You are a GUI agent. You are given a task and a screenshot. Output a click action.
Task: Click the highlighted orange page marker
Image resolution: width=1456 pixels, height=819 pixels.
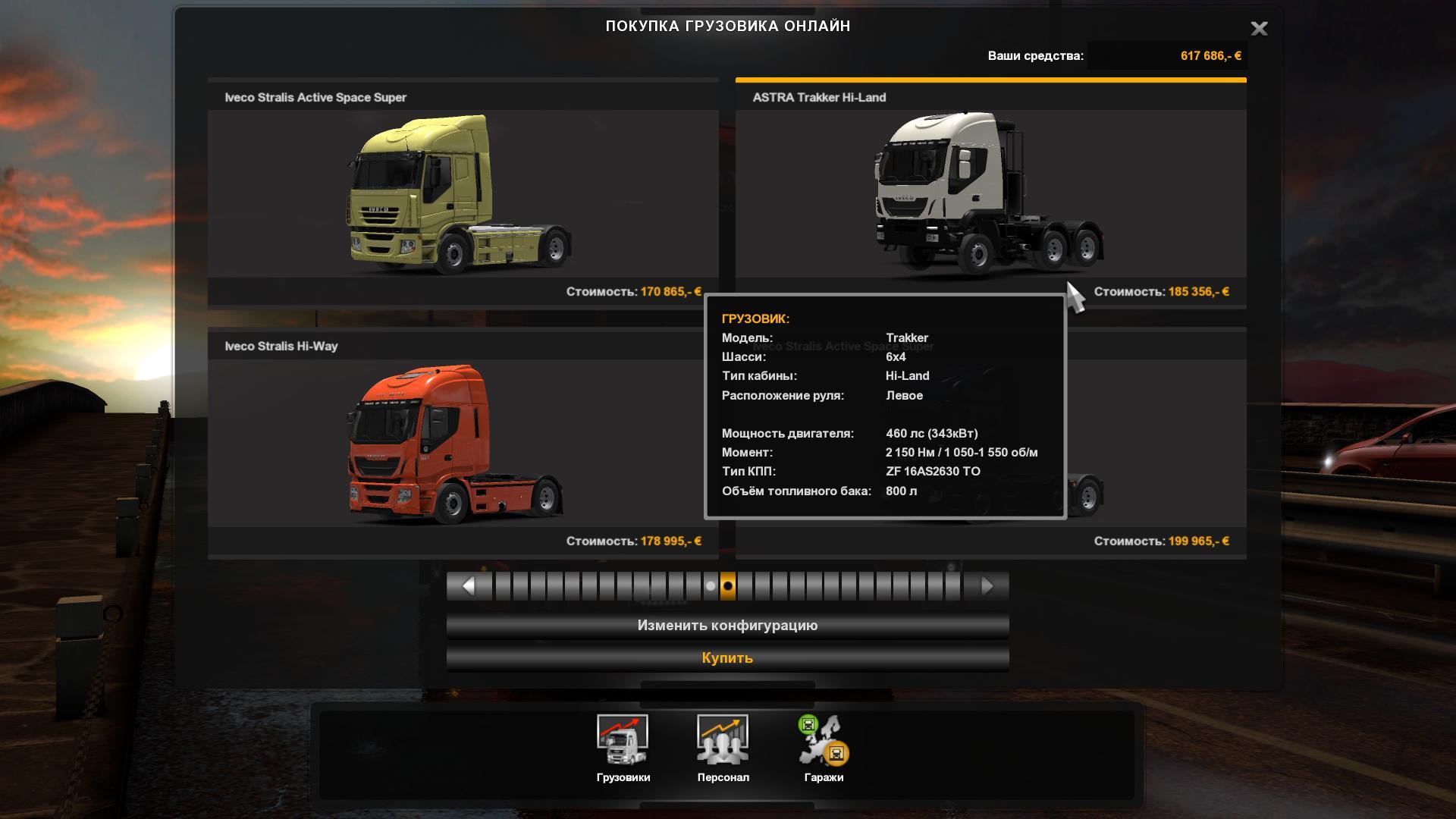[728, 586]
